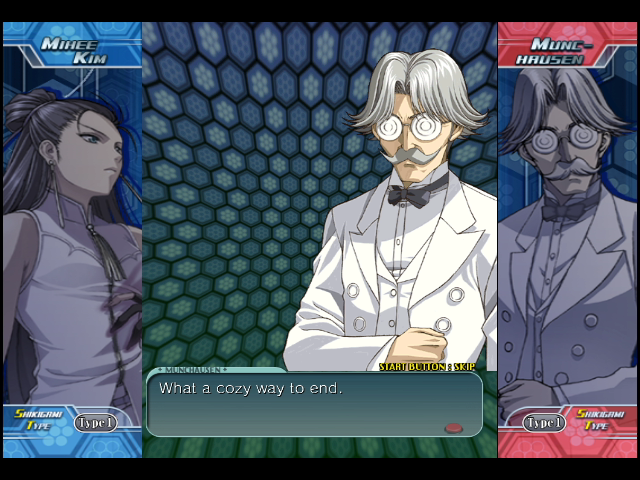The width and height of the screenshot is (640, 480).
Task: Select Munchausen's Type 1 shikigami badge
Action: pos(544,423)
